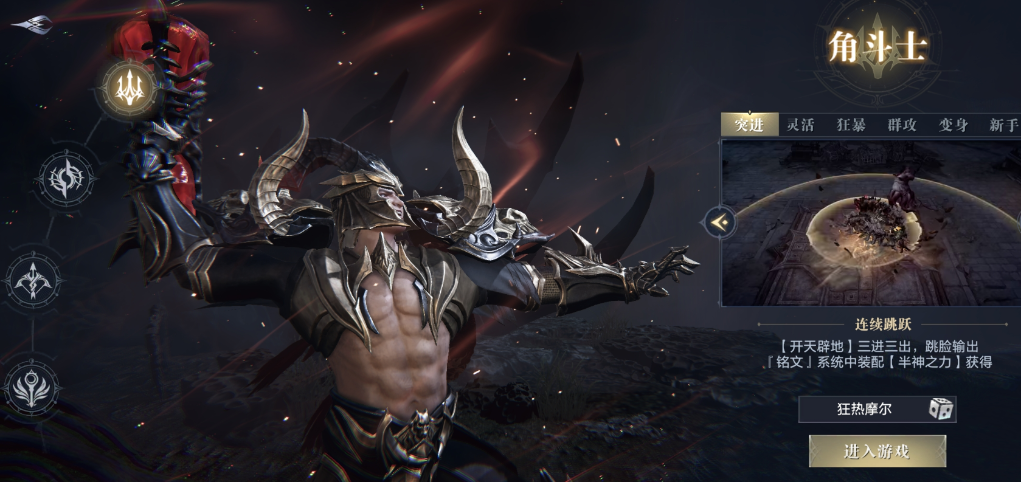Enter the game with 进入游戏 button
Image resolution: width=1021 pixels, height=482 pixels.
[x=877, y=451]
